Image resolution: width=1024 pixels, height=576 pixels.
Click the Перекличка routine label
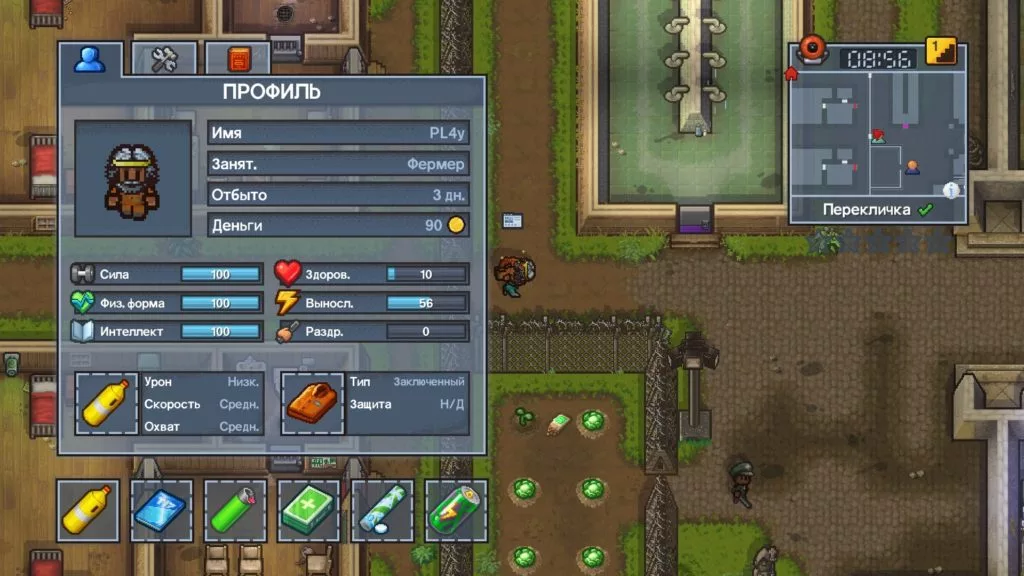[866, 210]
